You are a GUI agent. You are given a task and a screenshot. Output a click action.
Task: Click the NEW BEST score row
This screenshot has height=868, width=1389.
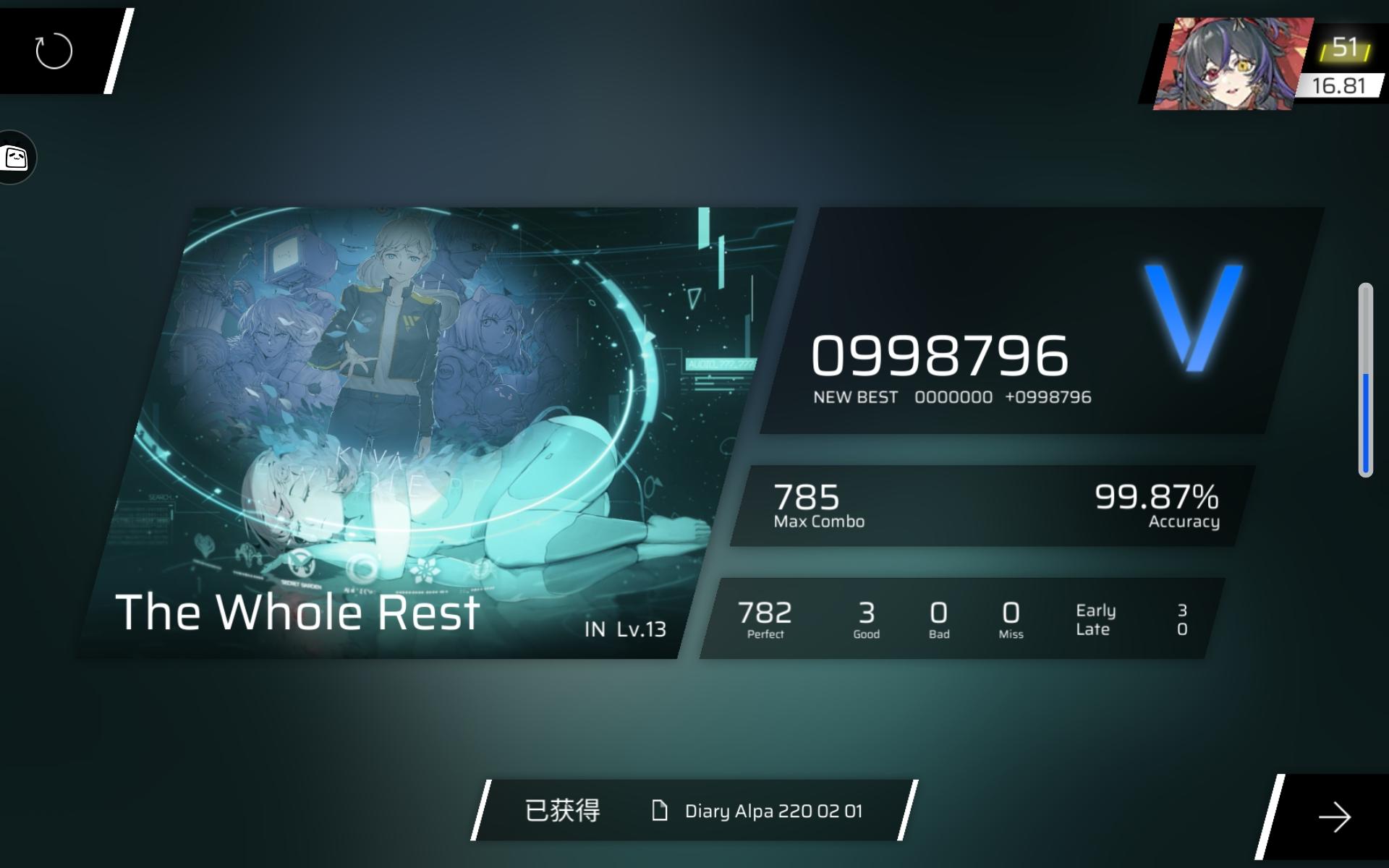953,396
